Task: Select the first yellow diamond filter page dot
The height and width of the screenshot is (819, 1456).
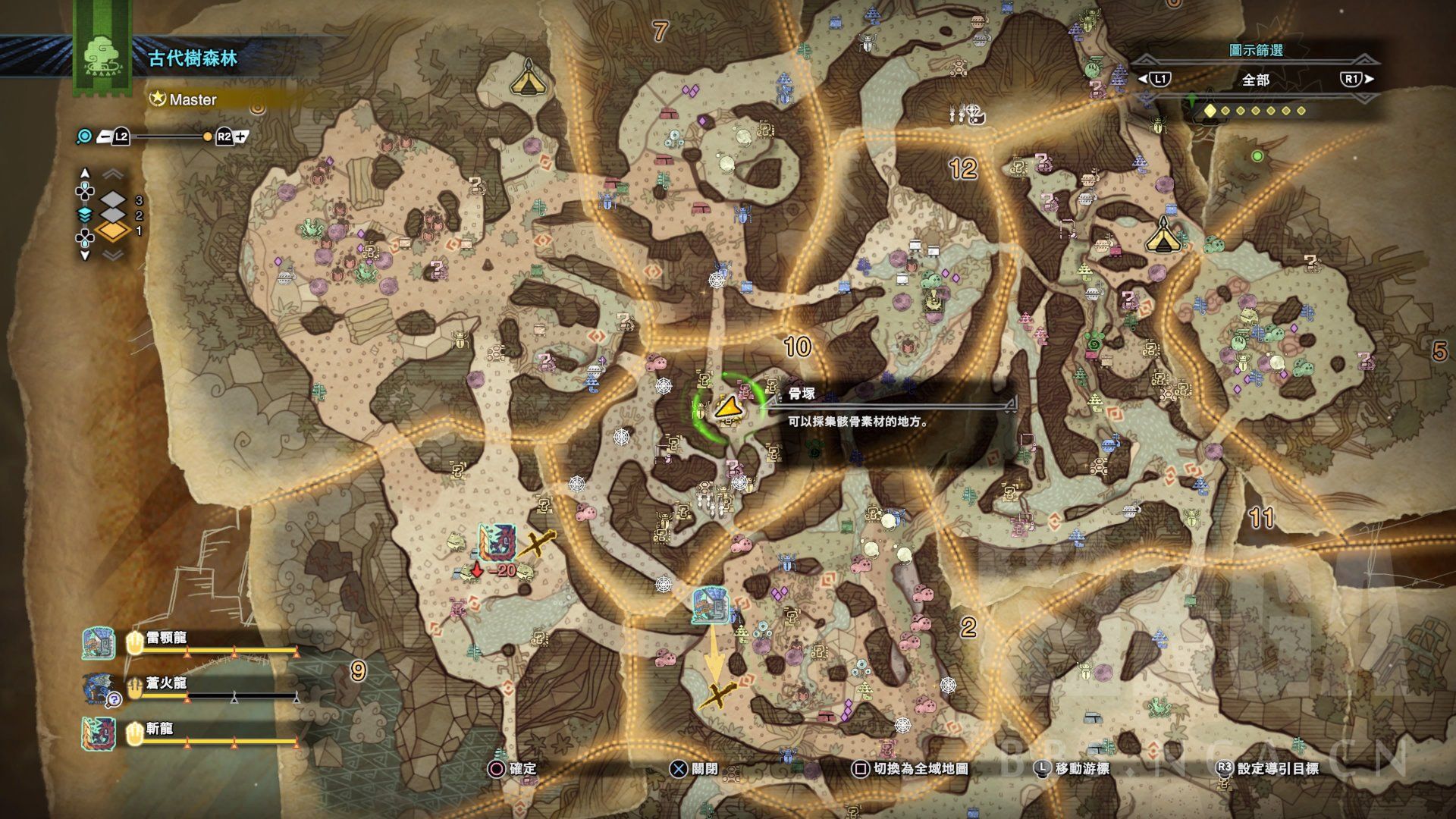Action: [1210, 111]
